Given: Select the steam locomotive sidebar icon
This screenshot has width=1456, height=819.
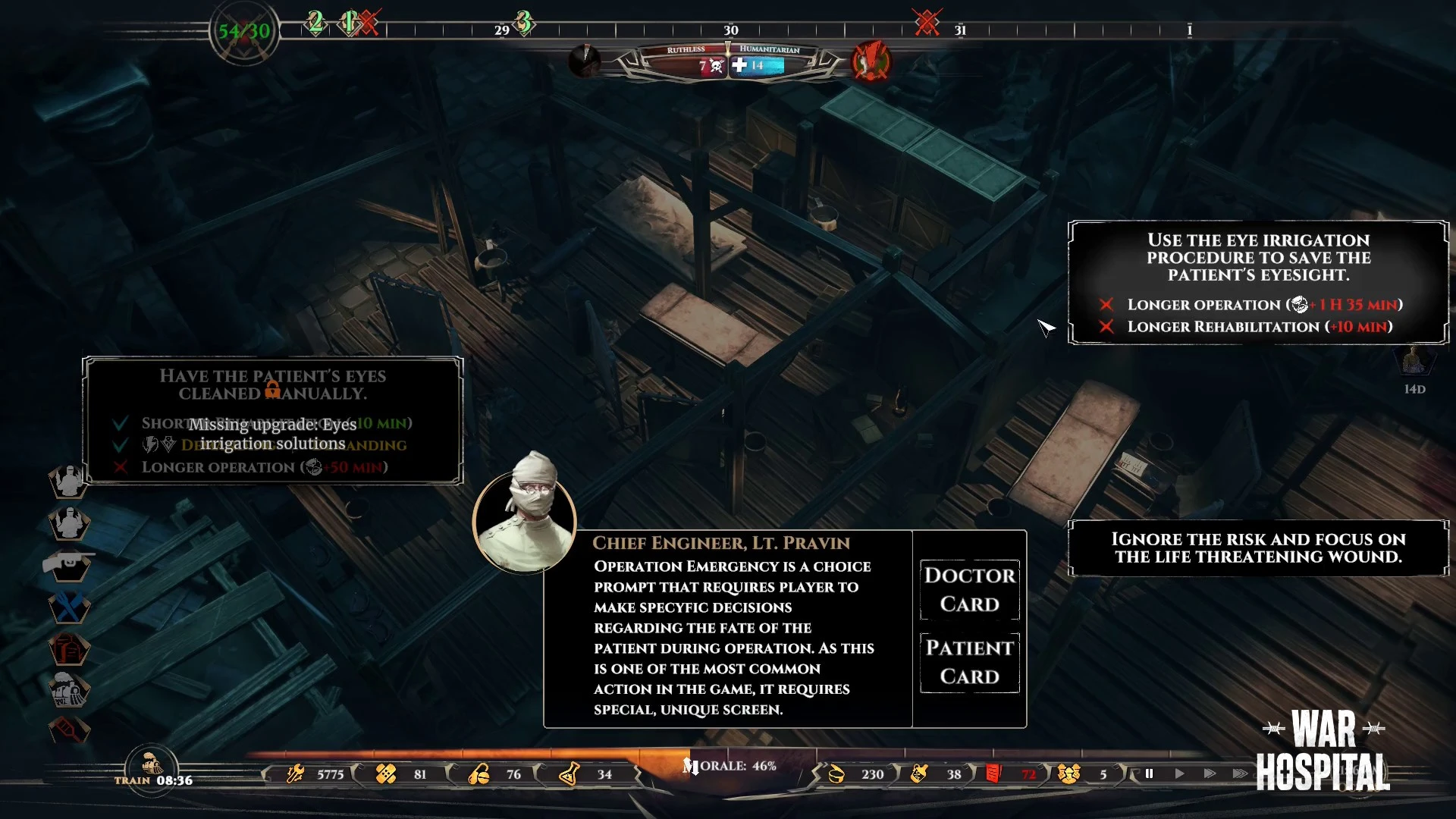Looking at the screenshot, I should [68, 690].
